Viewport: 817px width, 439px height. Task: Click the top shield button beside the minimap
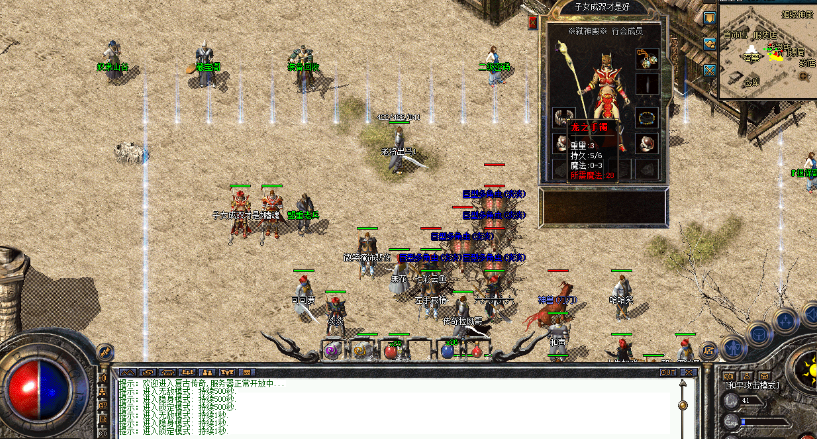coord(709,18)
